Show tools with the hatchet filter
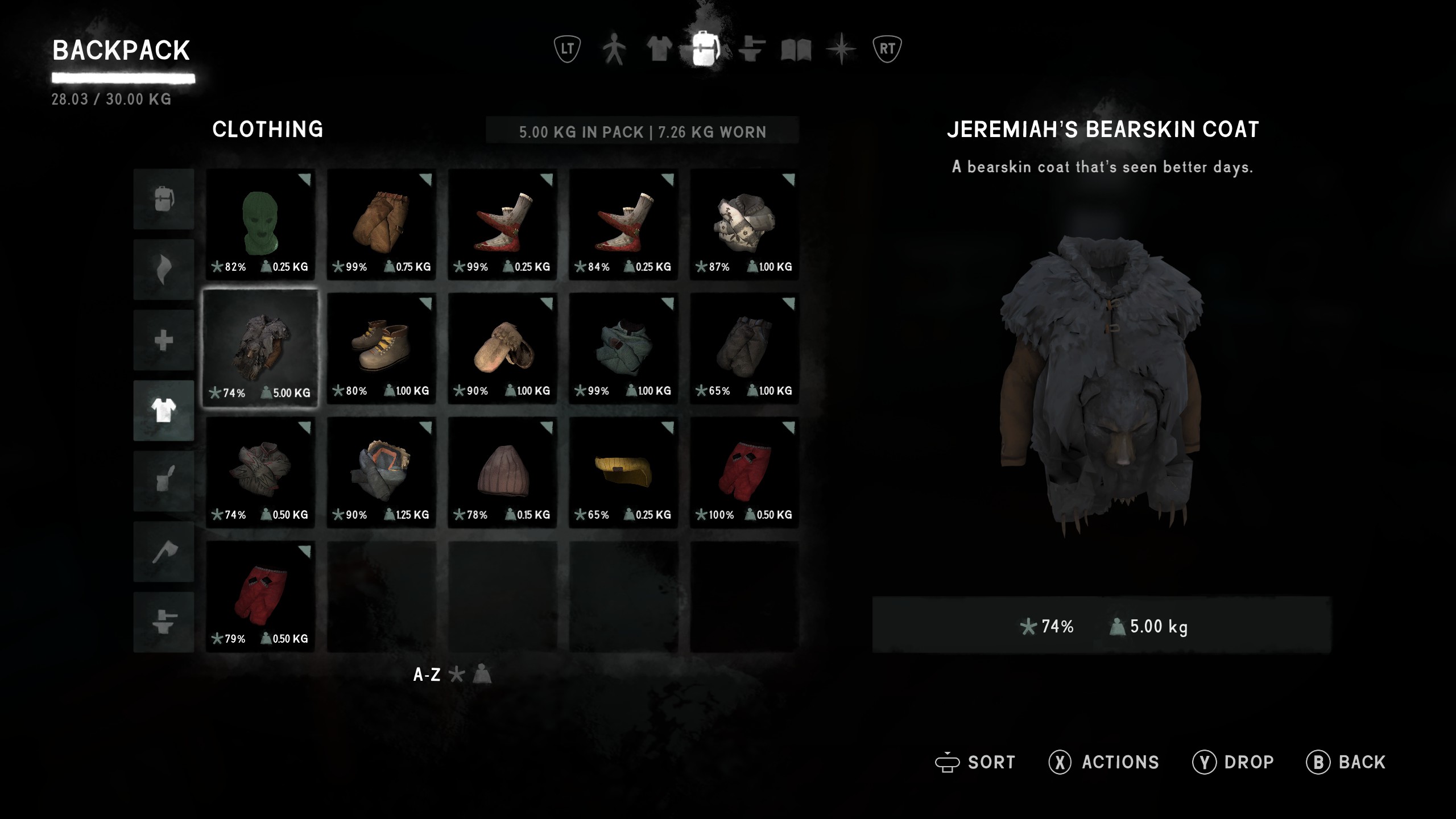Image resolution: width=1456 pixels, height=819 pixels. (x=164, y=552)
